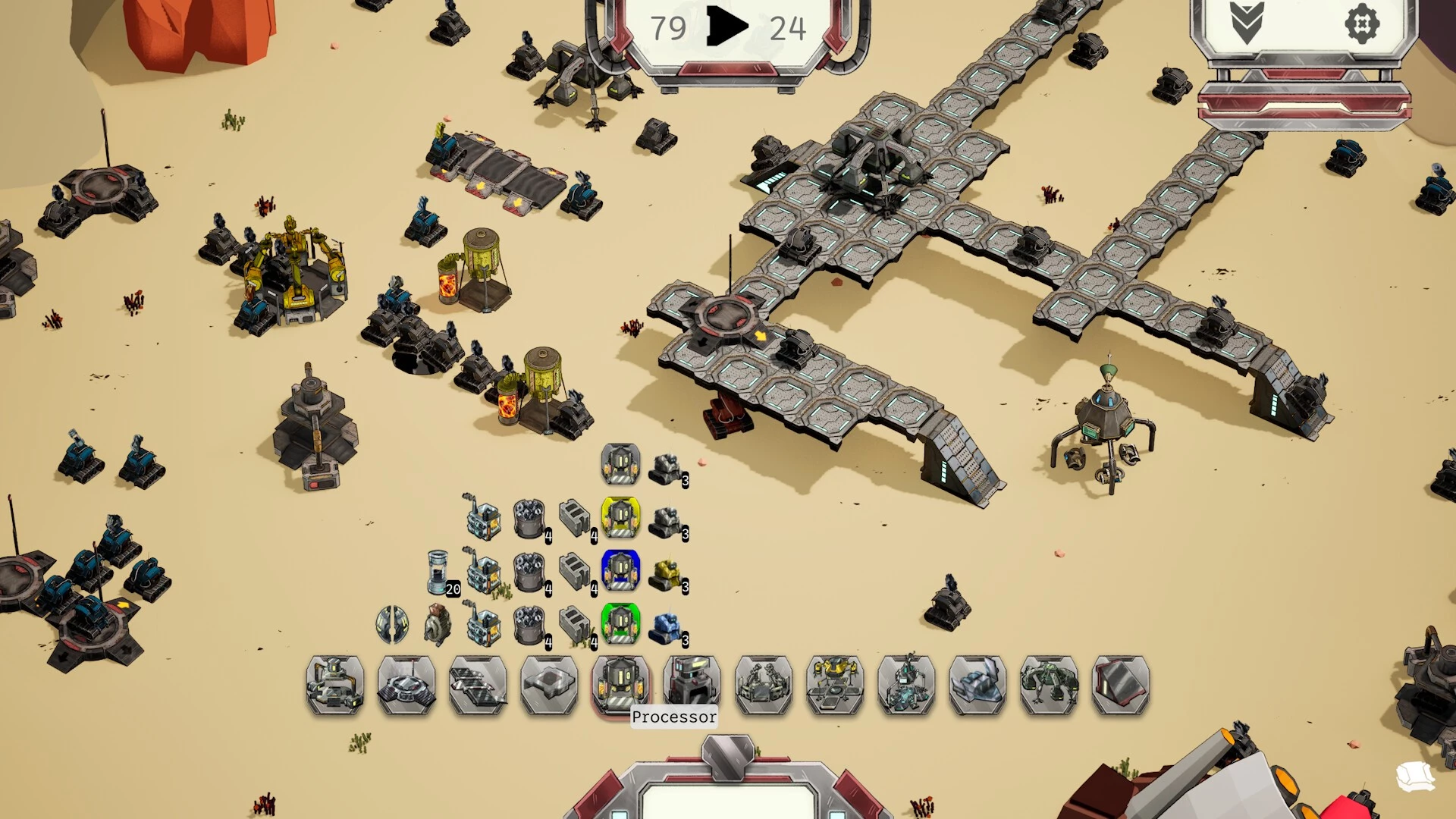Click the gold robot output icon
Viewport: 1456px width, 819px height.
666,573
